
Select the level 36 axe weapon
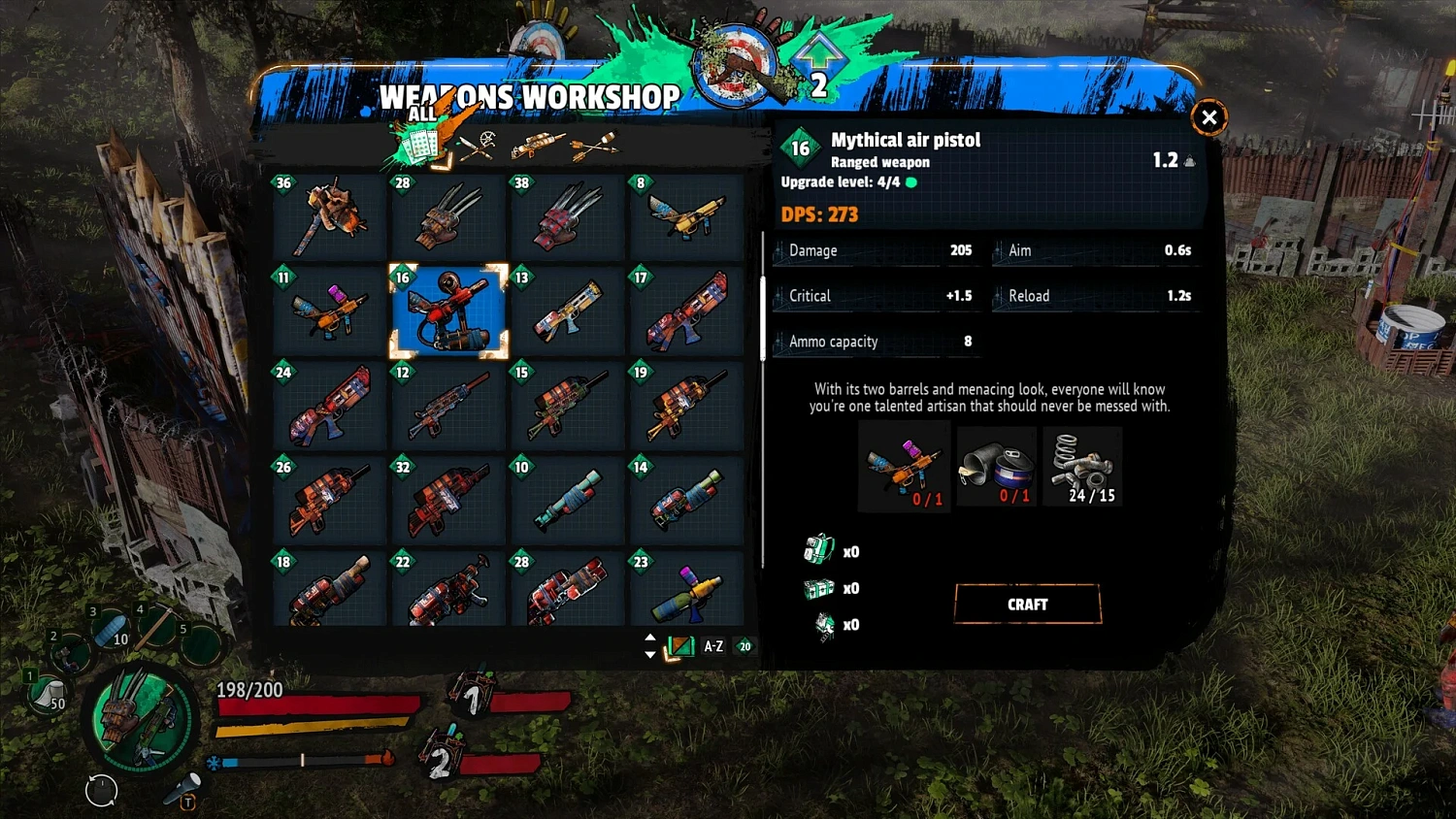pyautogui.click(x=330, y=215)
